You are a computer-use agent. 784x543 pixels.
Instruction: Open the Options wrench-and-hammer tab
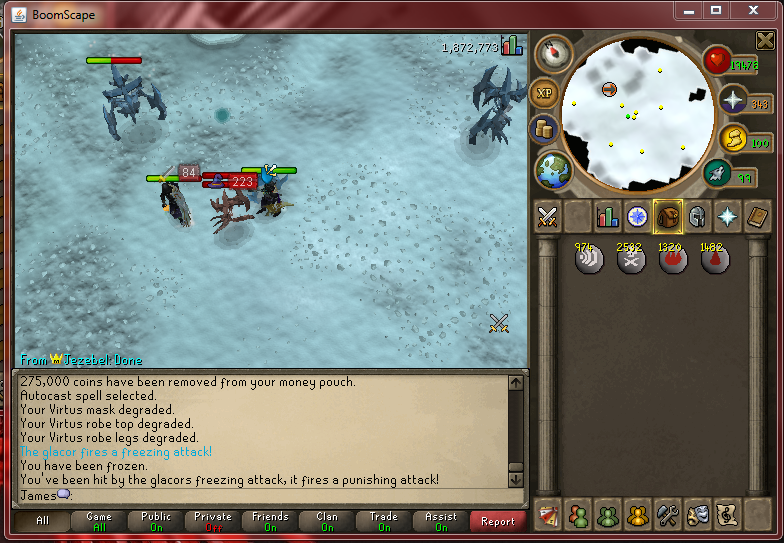click(x=667, y=515)
